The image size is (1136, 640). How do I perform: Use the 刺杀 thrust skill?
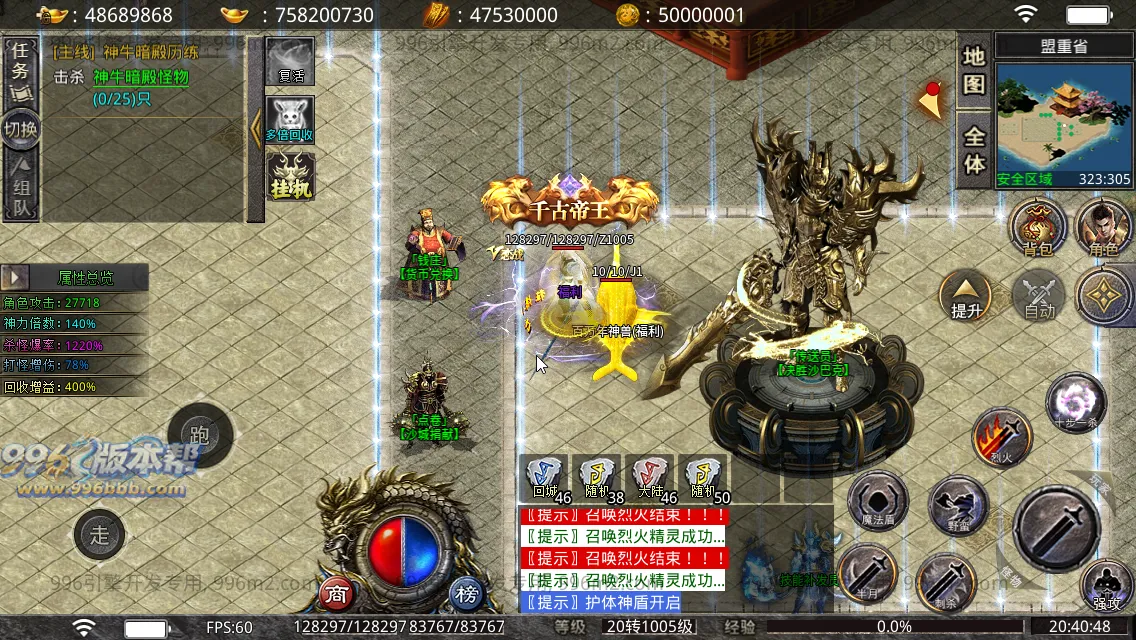pyautogui.click(x=946, y=580)
